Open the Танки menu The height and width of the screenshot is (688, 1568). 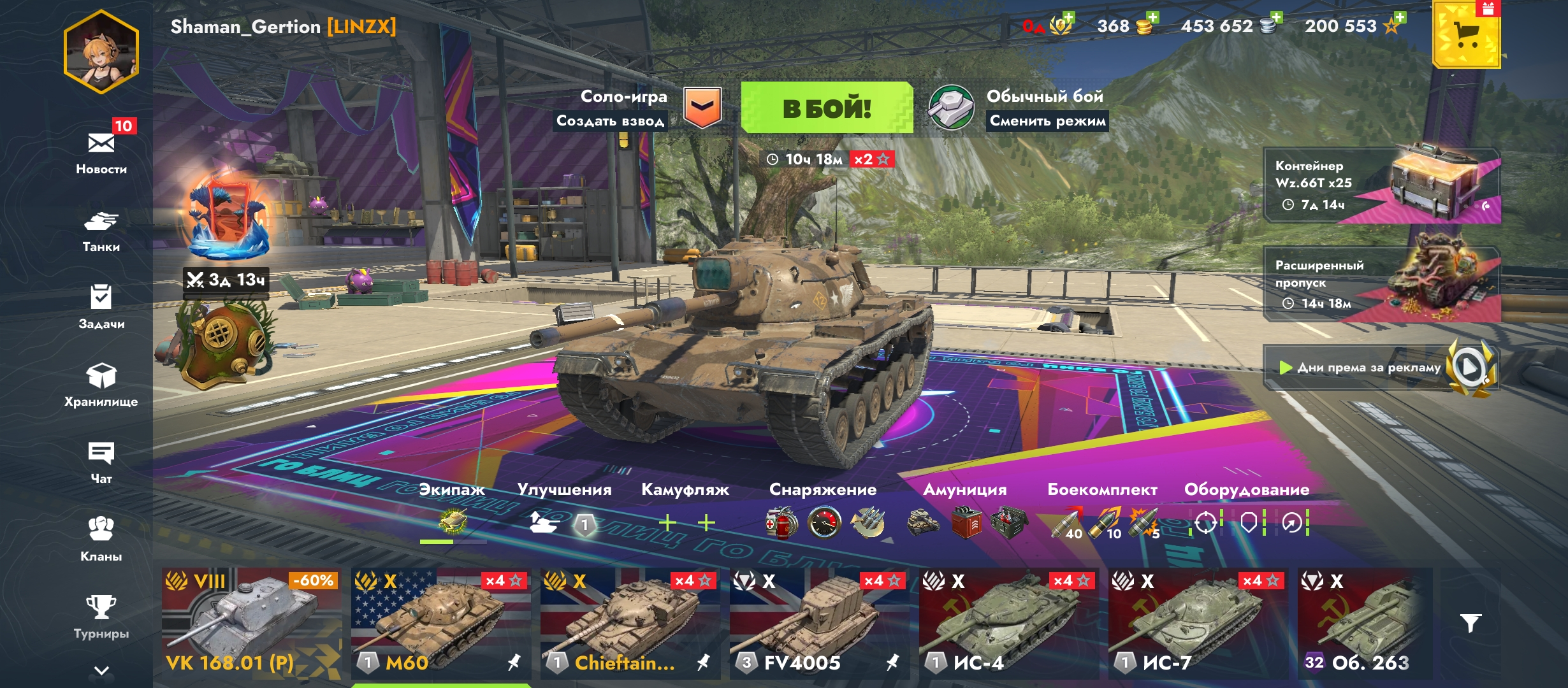(101, 230)
